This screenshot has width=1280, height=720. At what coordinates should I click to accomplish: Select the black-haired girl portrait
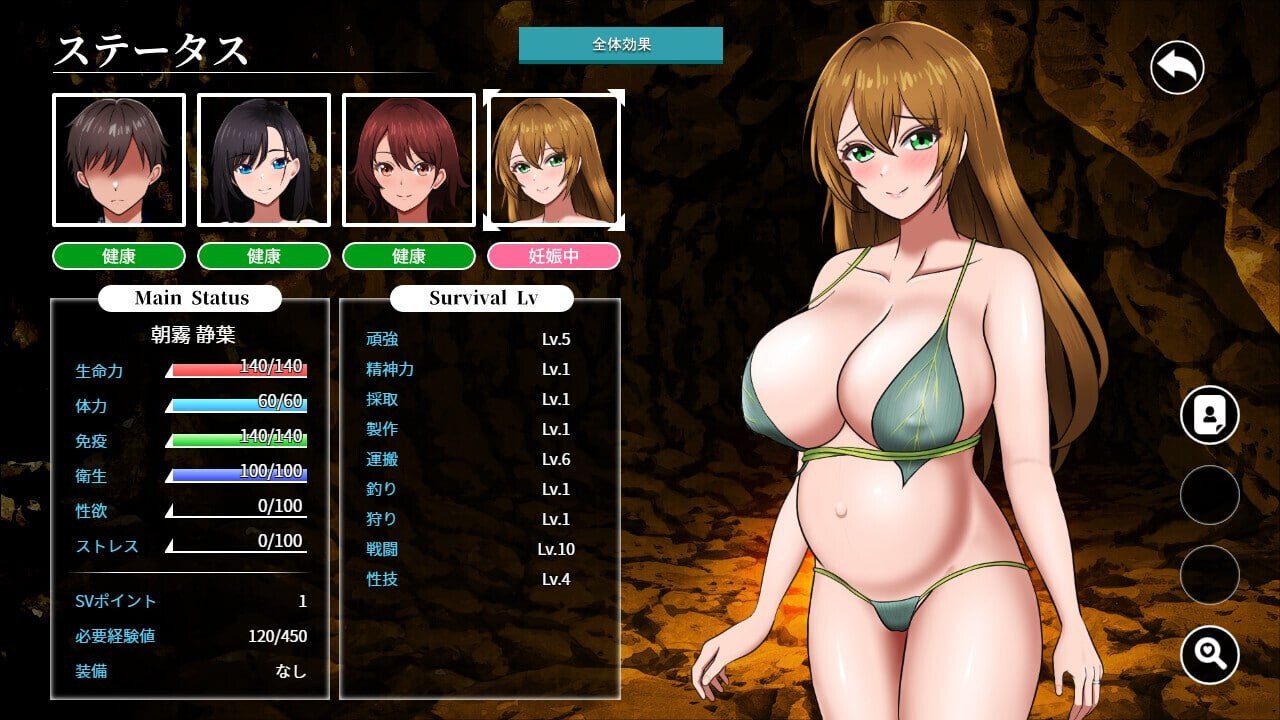pos(263,159)
